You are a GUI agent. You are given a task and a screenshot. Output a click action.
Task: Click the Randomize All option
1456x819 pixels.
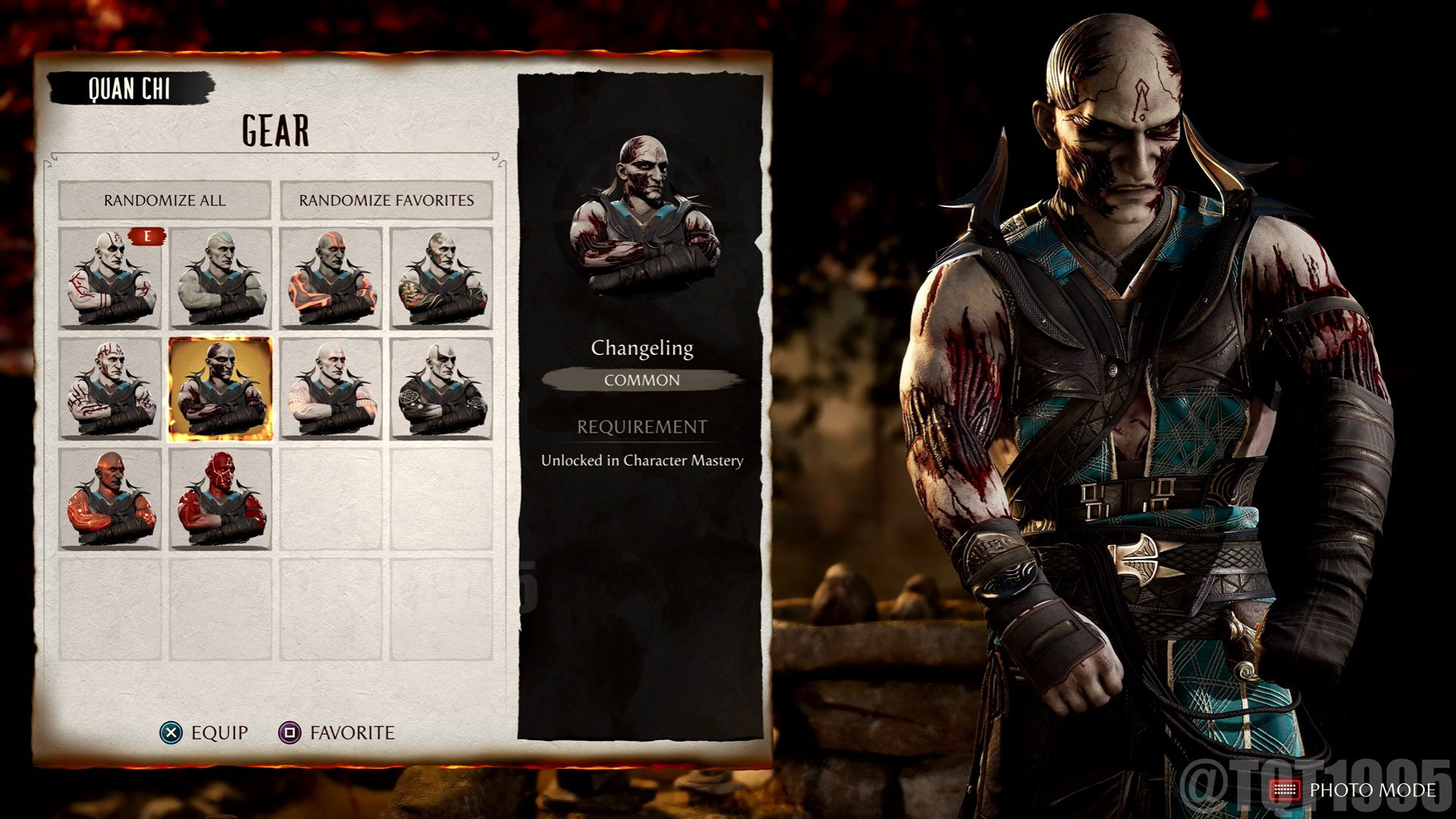[166, 201]
